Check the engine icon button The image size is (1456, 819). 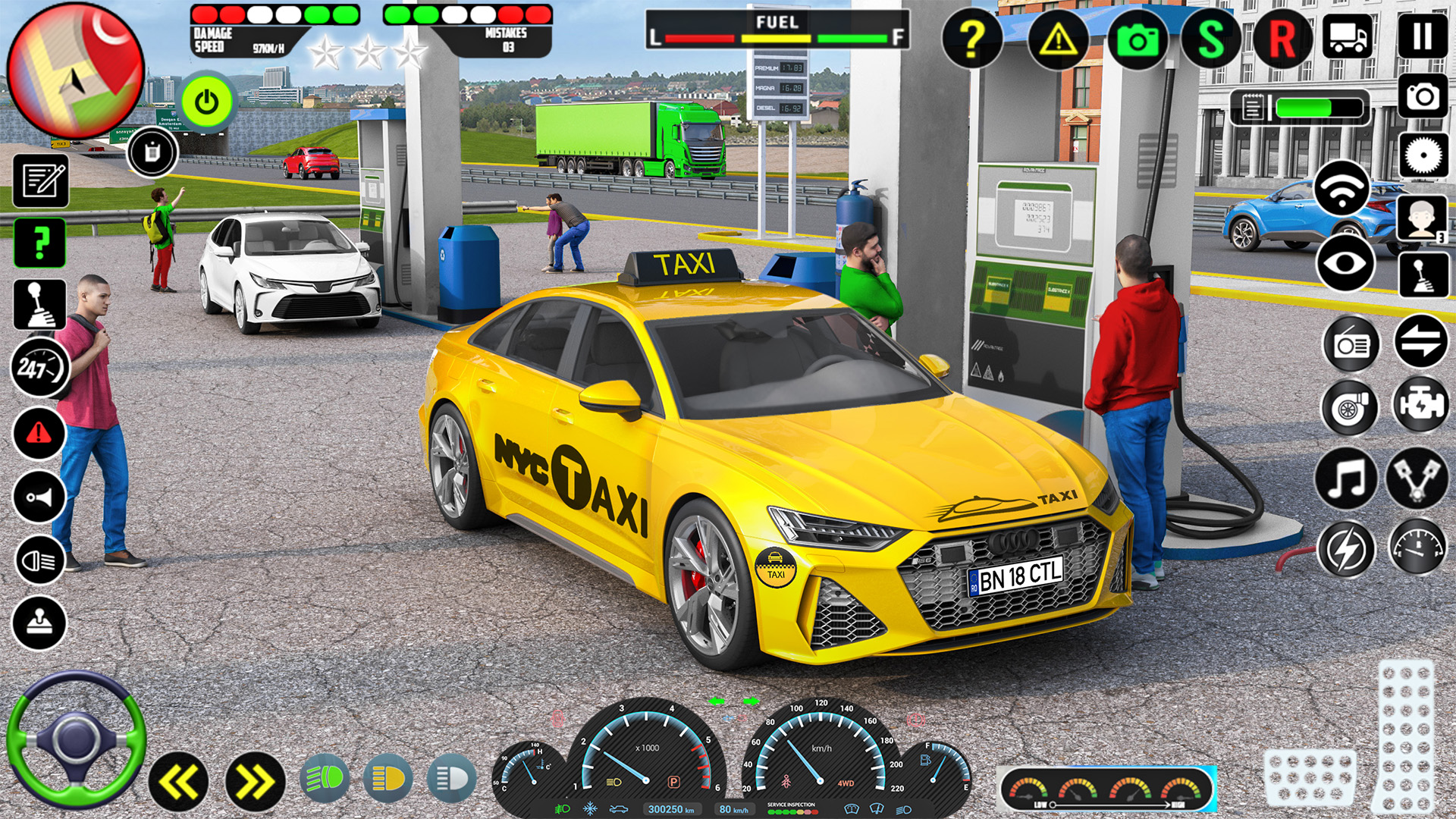(x=1420, y=405)
